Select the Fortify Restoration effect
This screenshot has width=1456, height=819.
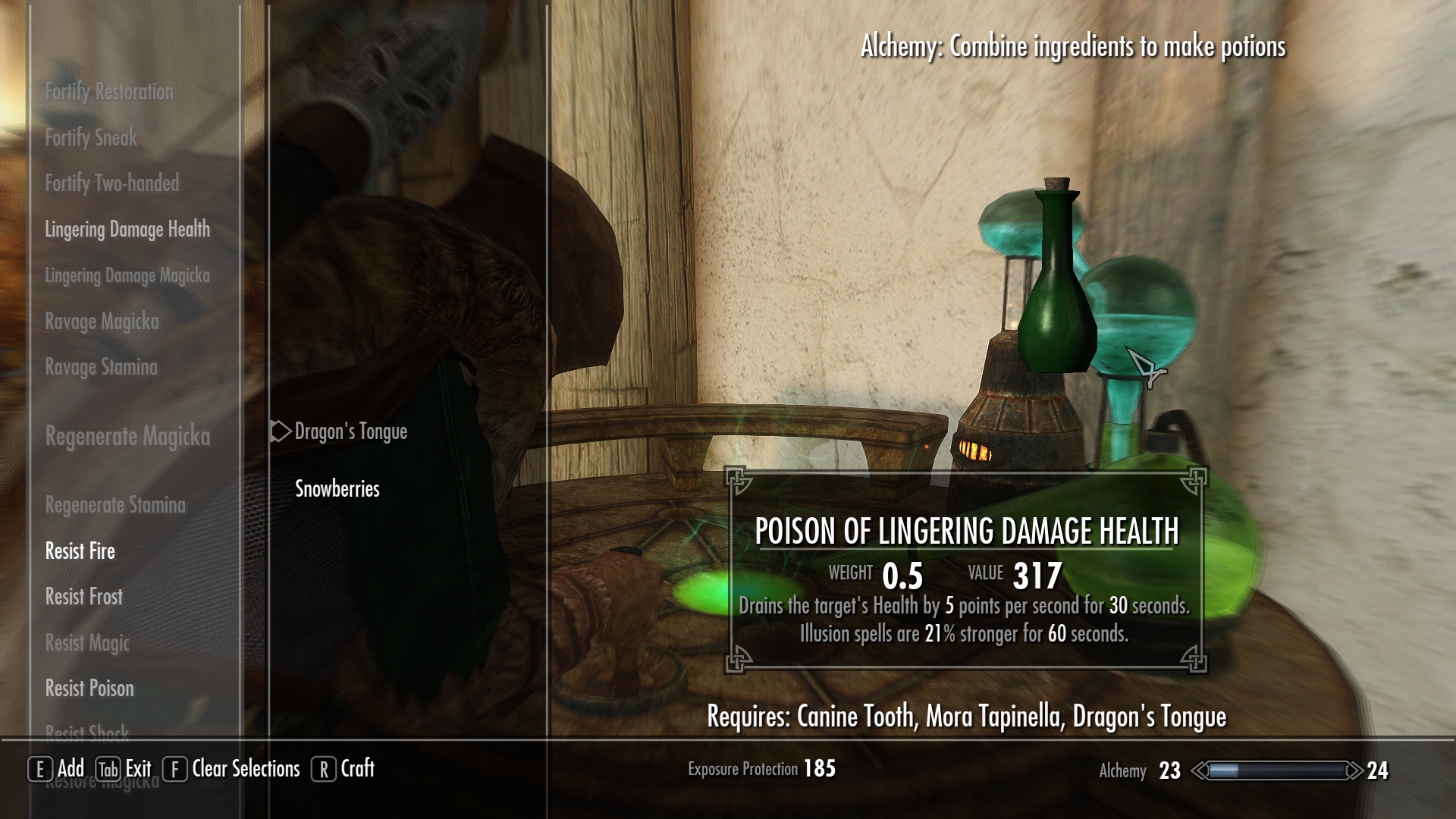[x=109, y=92]
